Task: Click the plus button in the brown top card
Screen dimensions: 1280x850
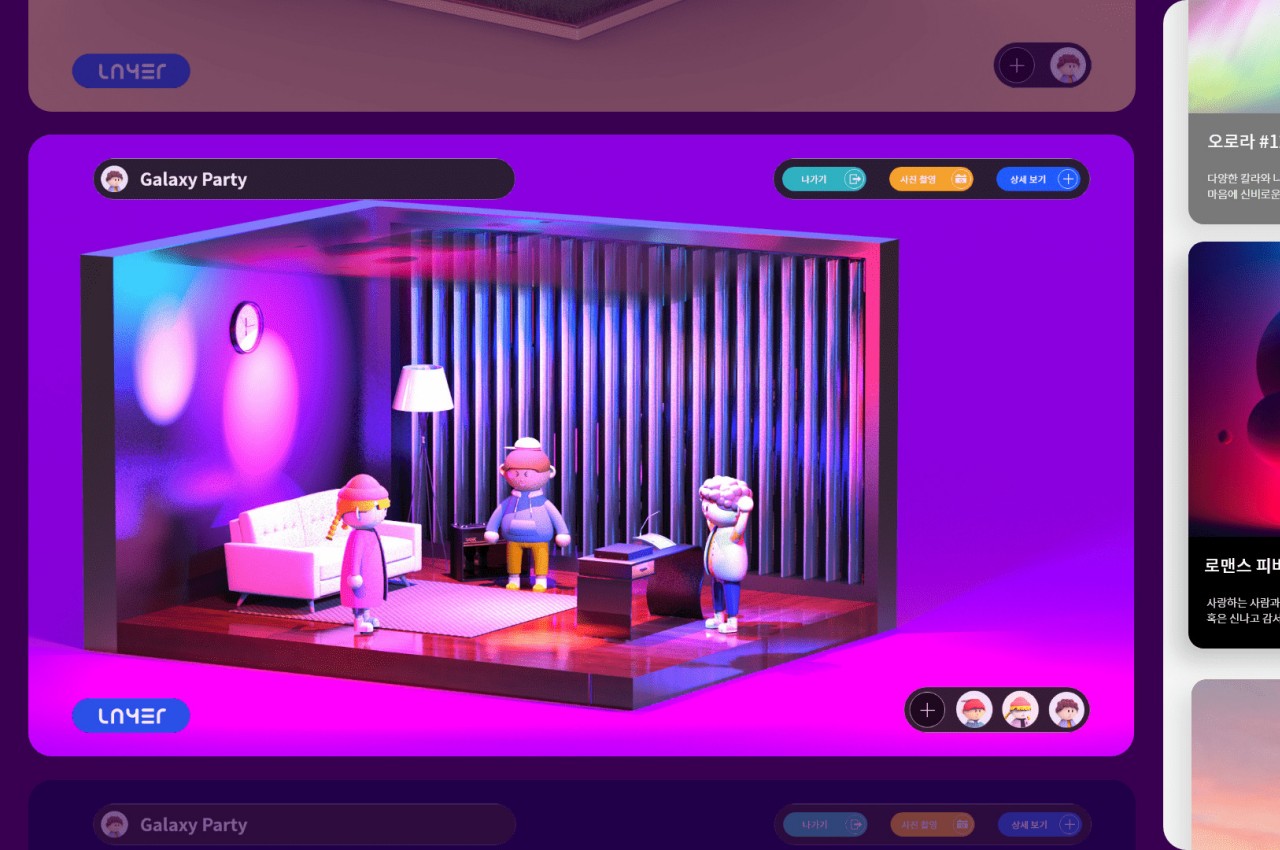Action: click(1017, 66)
